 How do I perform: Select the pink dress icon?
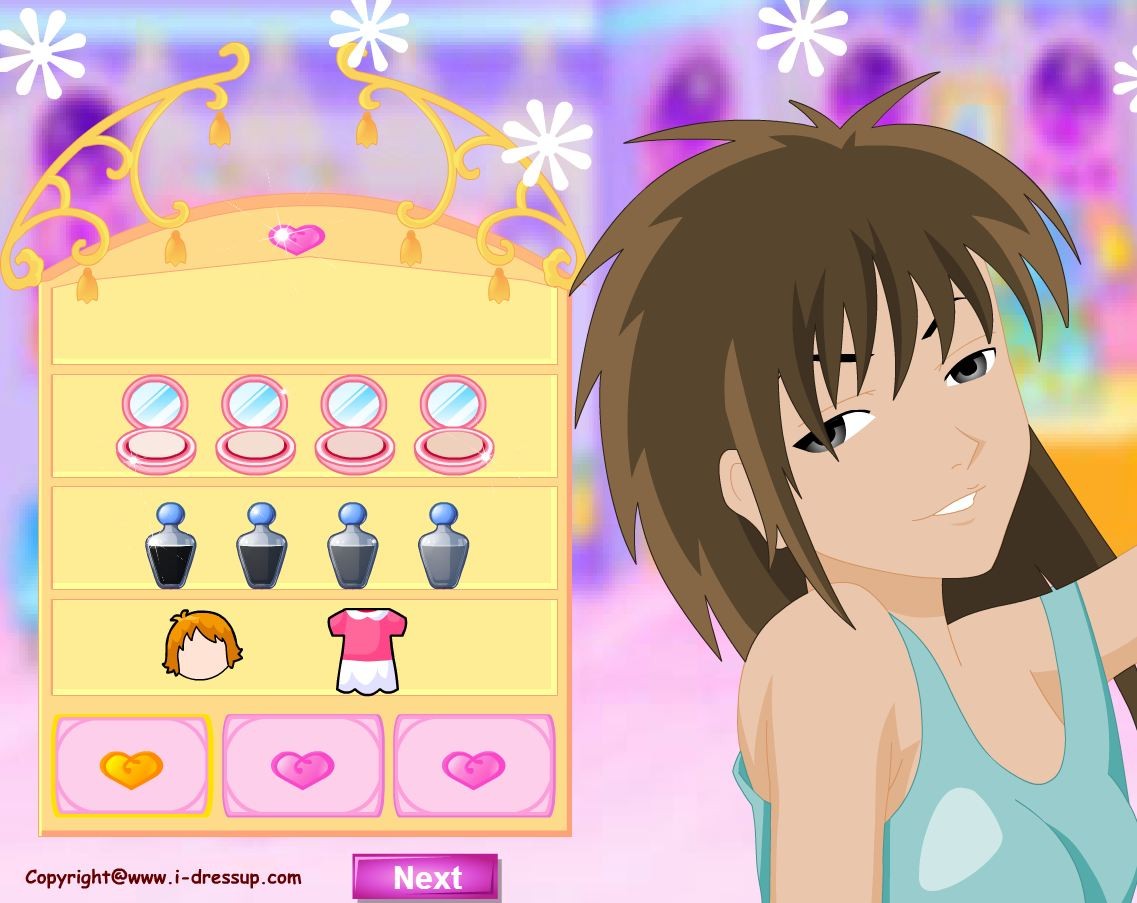(366, 649)
